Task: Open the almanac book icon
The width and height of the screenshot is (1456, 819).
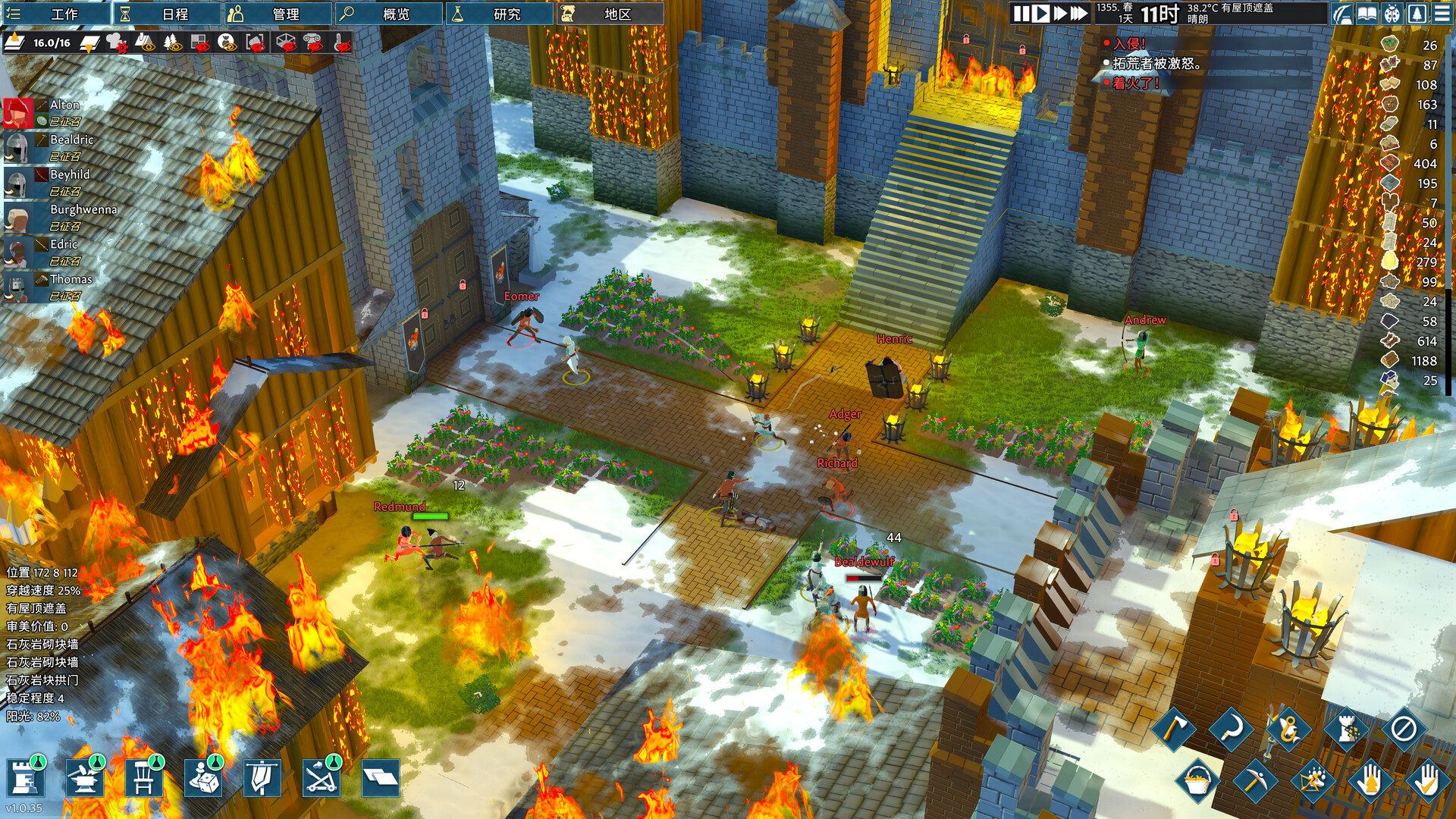Action: point(1367,14)
